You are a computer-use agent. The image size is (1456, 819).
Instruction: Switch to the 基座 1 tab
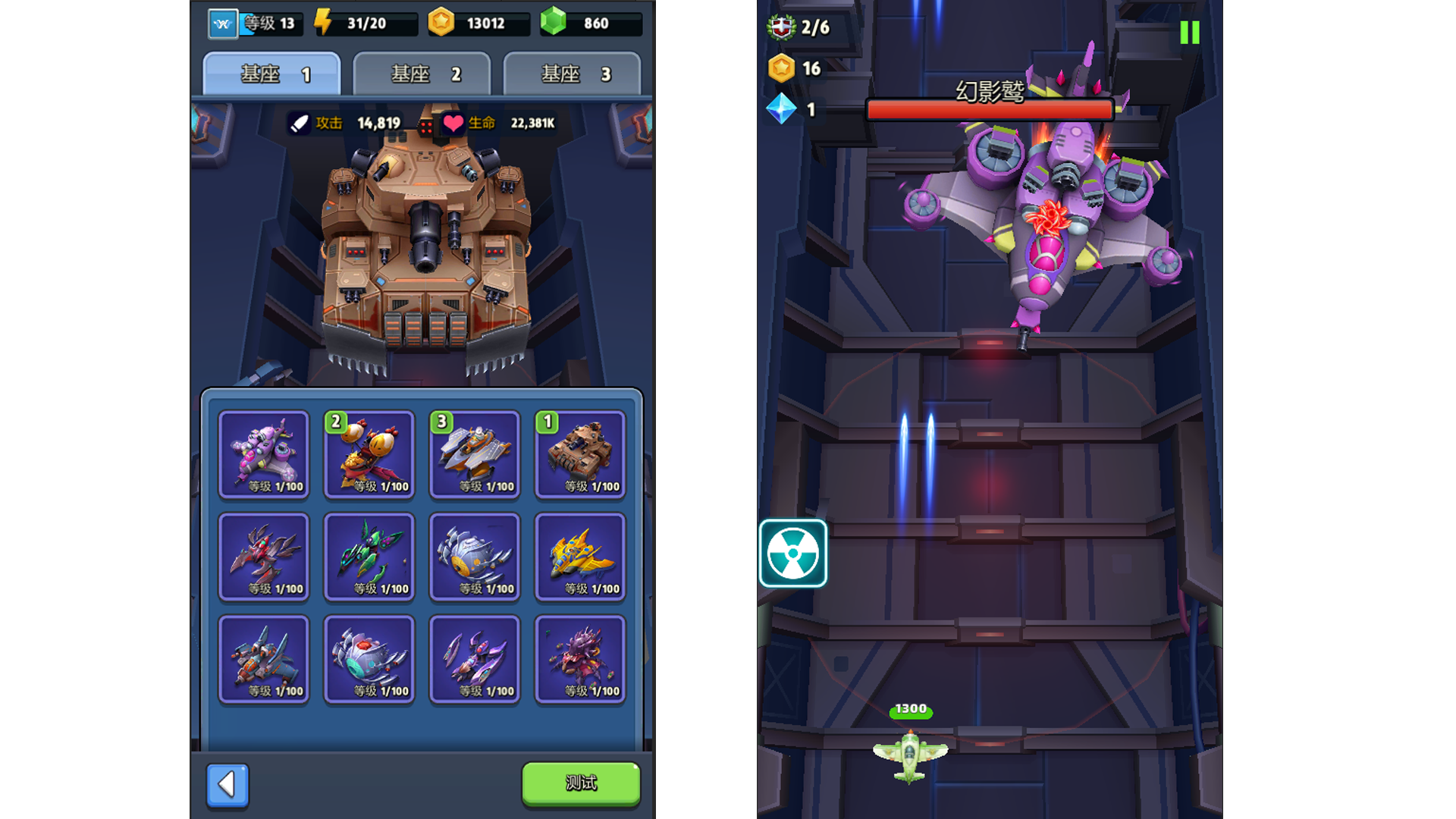click(x=272, y=74)
